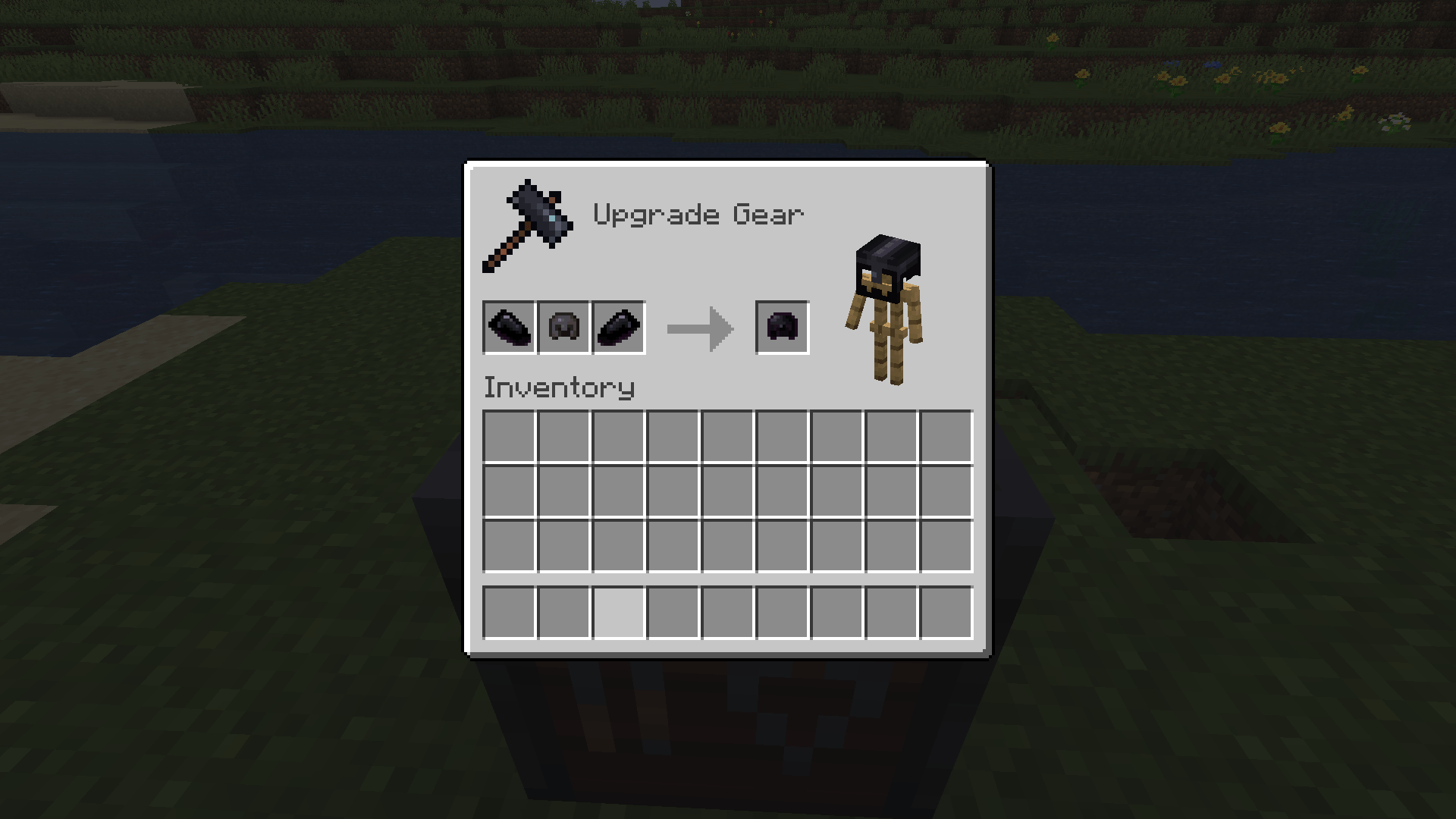Collect the upgraded helmet from the result slot

[x=781, y=328]
